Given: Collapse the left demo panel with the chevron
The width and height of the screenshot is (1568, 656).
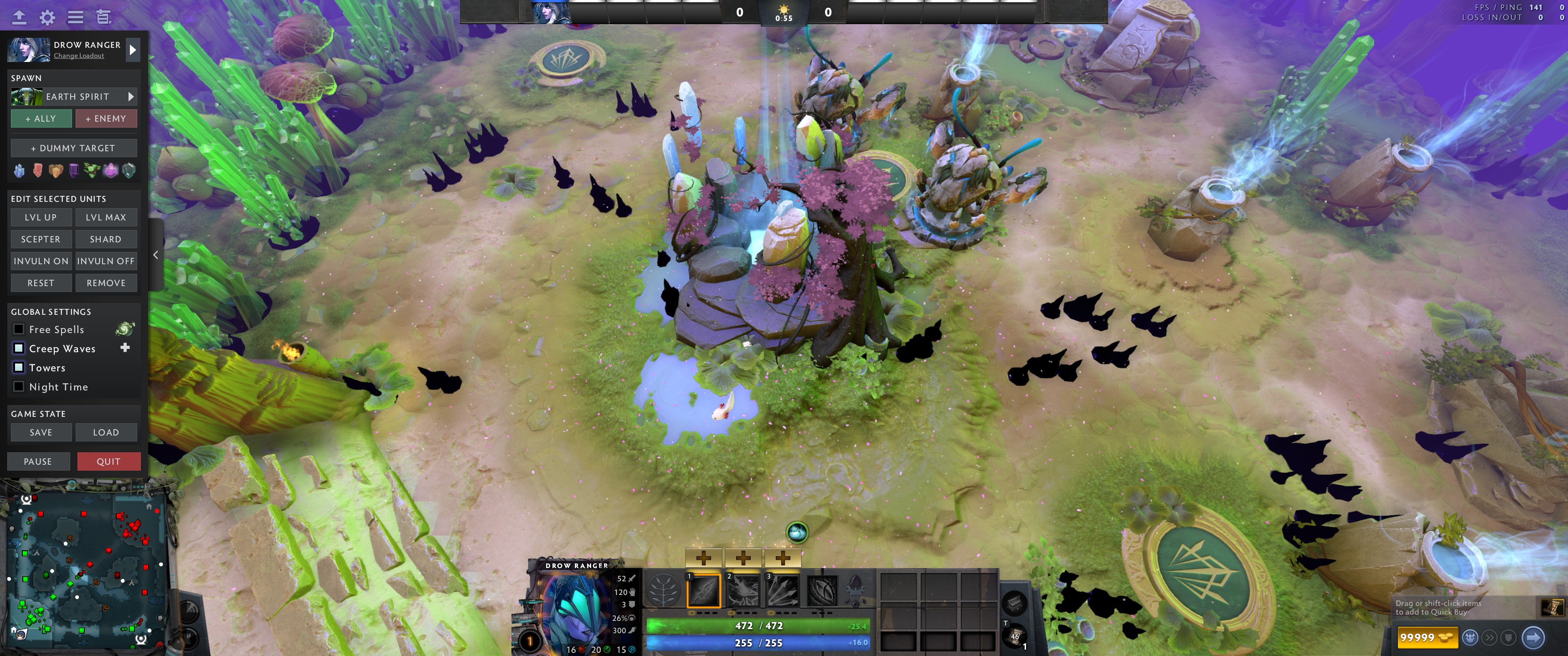Looking at the screenshot, I should [156, 255].
